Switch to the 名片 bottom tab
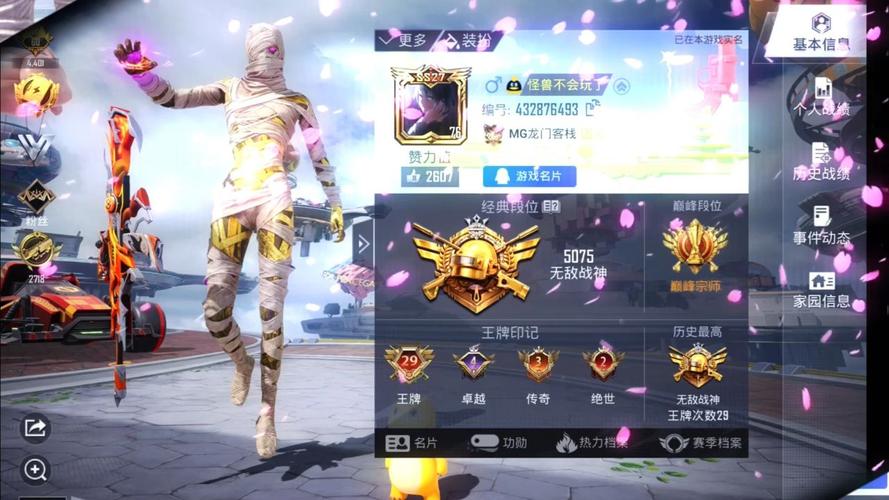Viewport: 889px width, 500px height. (x=412, y=442)
